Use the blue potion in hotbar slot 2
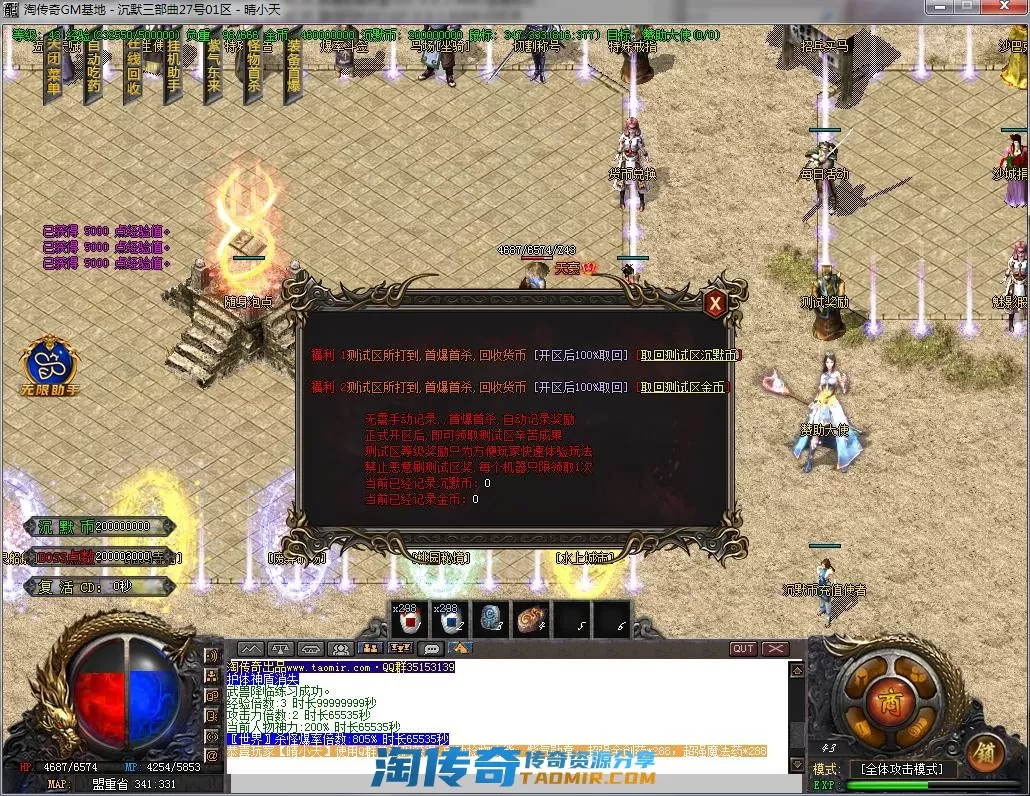This screenshot has width=1030, height=796. coord(450,621)
